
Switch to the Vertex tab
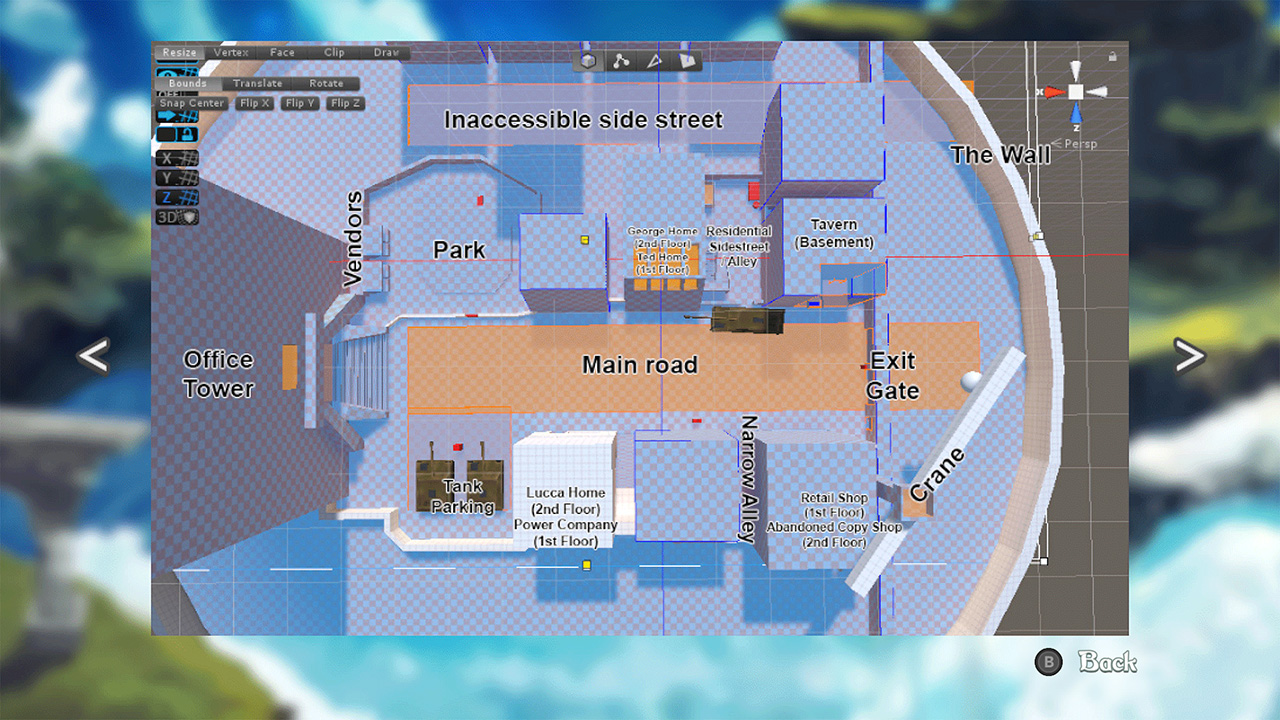[231, 52]
